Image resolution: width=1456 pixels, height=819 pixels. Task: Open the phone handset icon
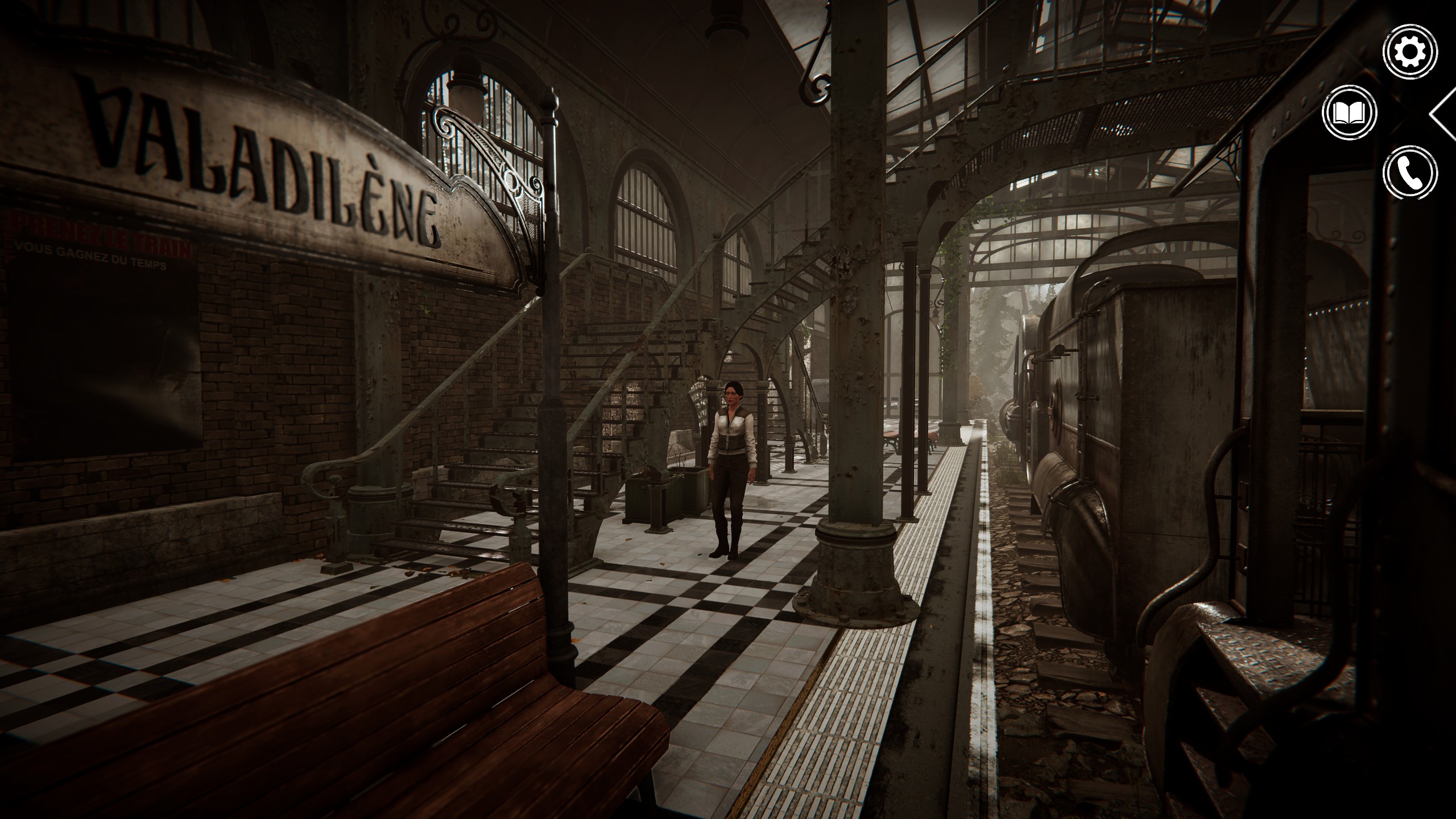tap(1410, 173)
